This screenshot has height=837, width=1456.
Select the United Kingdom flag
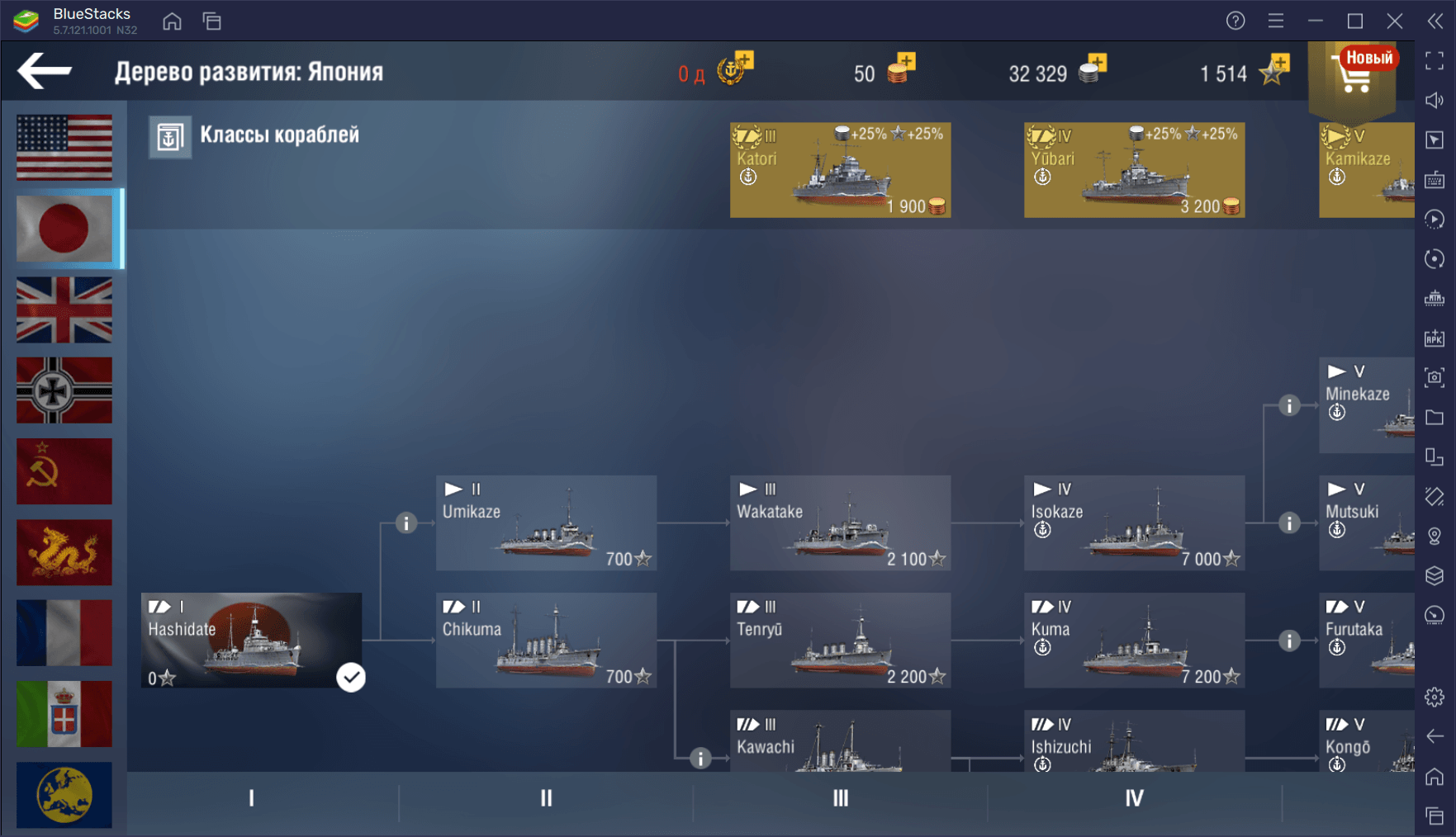[x=64, y=310]
